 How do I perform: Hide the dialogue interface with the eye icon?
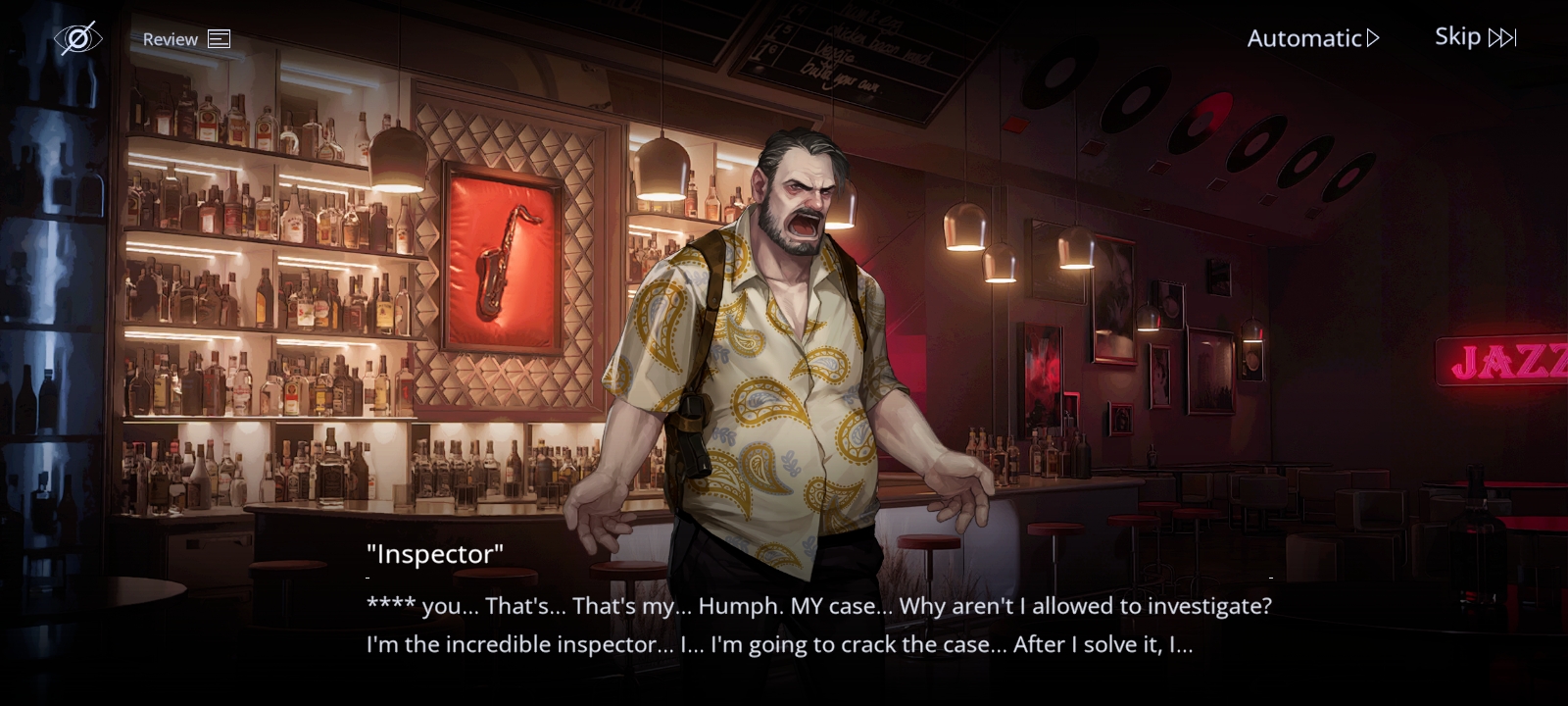pyautogui.click(x=77, y=38)
